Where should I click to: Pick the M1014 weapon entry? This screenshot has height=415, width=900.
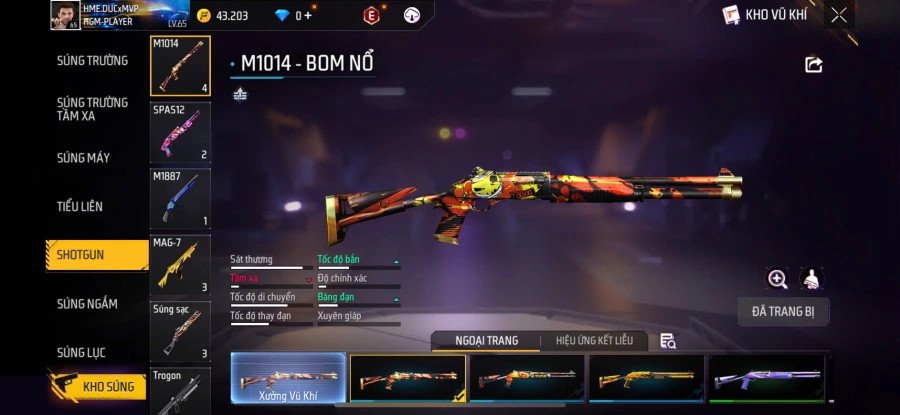click(x=180, y=66)
